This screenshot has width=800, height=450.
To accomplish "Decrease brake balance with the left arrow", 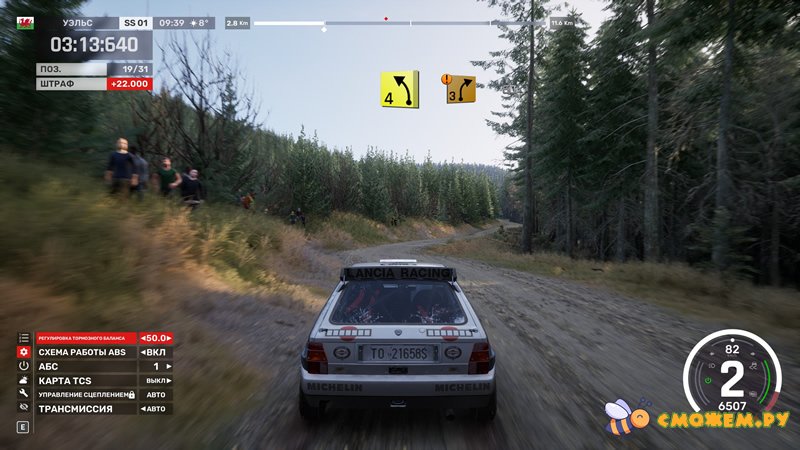I will point(144,339).
